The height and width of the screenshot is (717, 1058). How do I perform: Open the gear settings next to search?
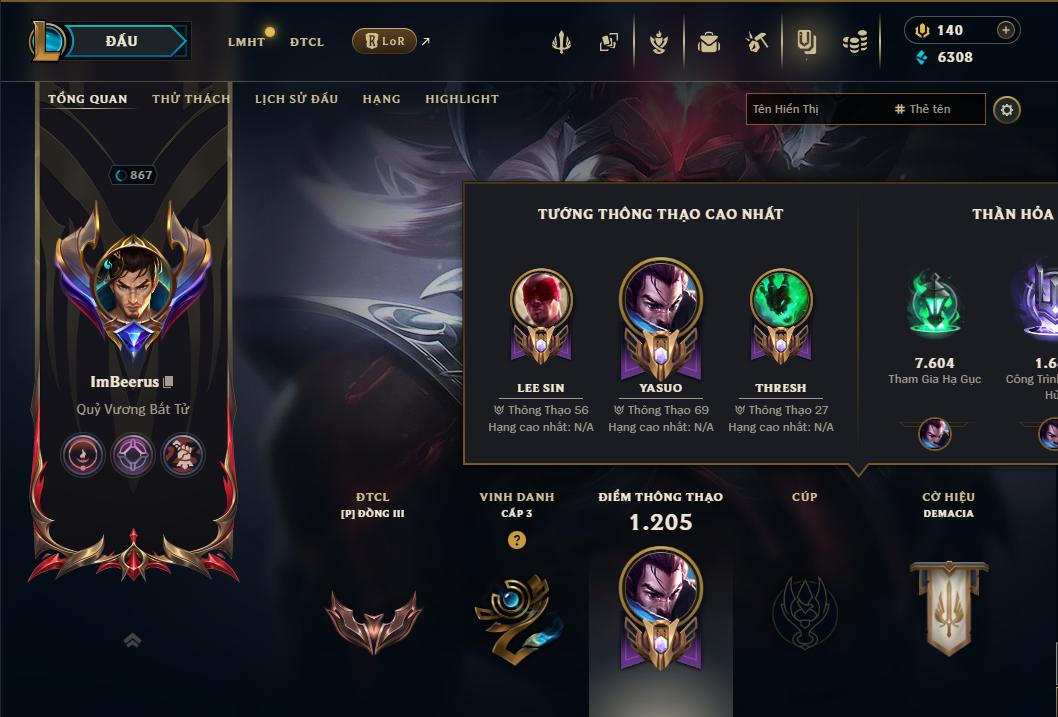1007,109
